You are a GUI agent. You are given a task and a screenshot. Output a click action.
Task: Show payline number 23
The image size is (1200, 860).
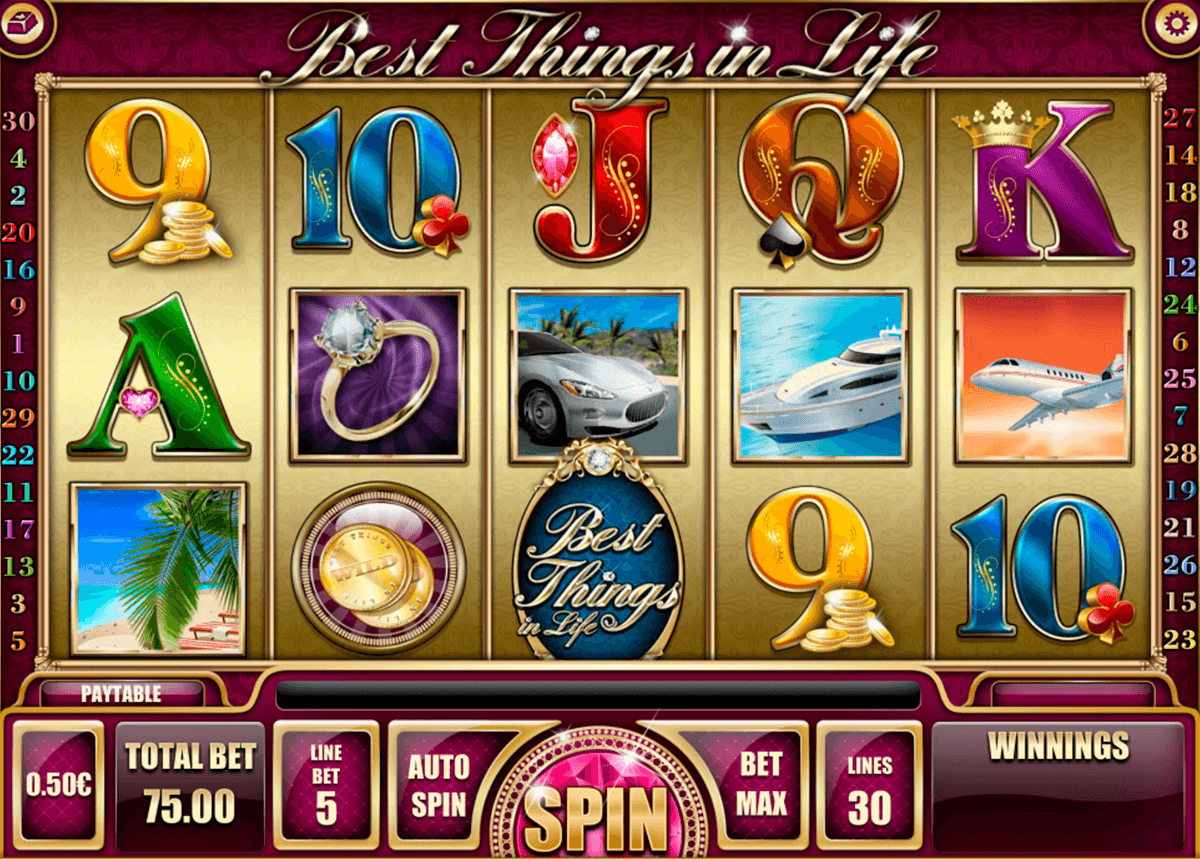[1180, 639]
